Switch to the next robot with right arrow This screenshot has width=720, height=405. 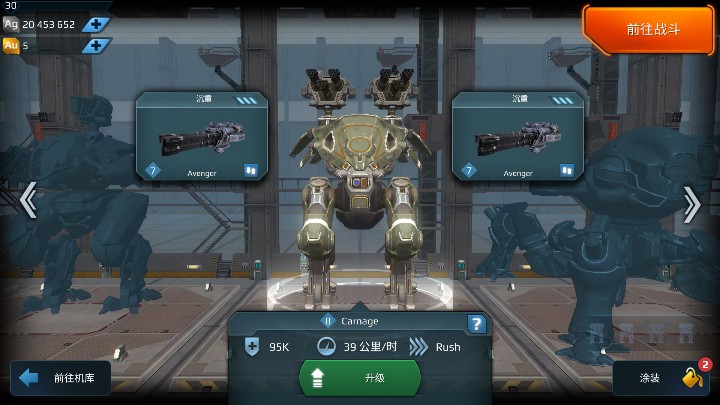pyautogui.click(x=692, y=204)
